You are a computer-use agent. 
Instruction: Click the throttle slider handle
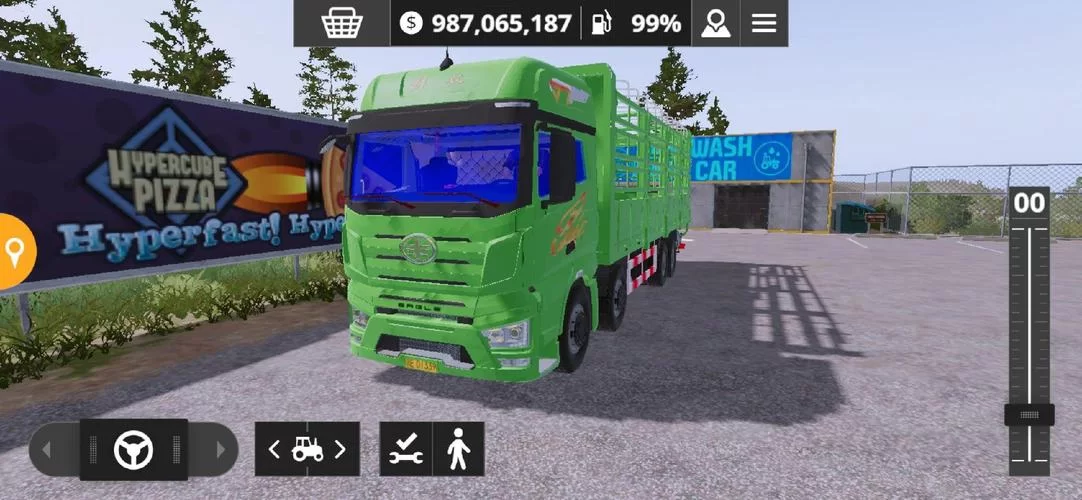point(1029,414)
